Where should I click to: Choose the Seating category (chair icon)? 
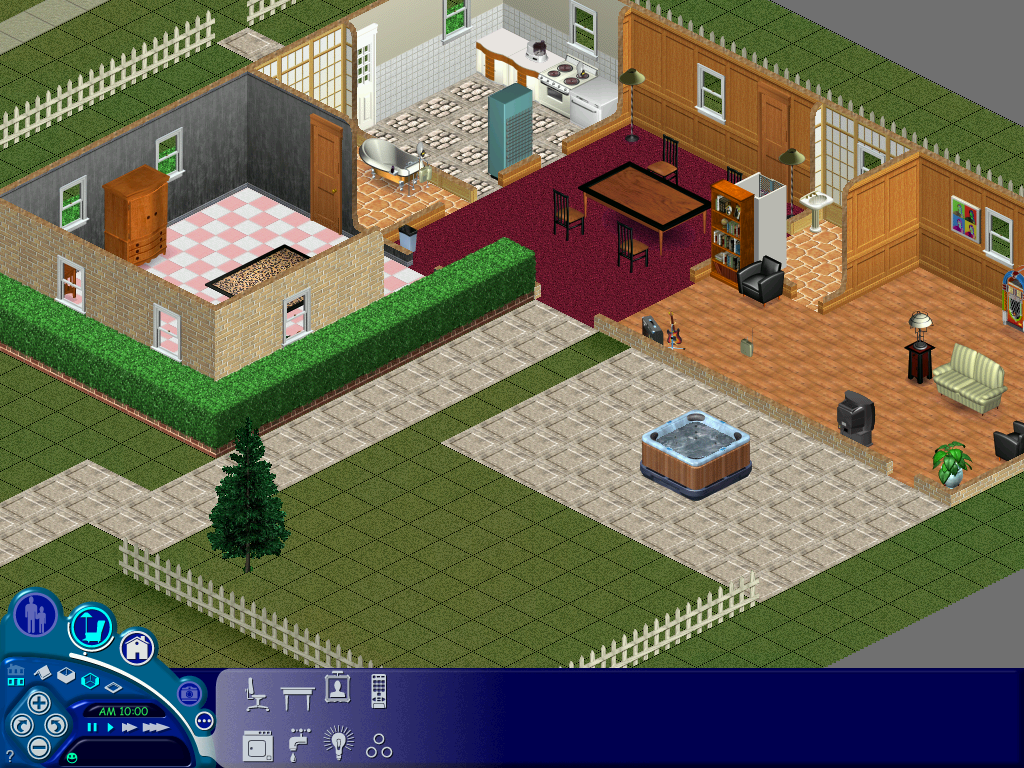coord(256,693)
